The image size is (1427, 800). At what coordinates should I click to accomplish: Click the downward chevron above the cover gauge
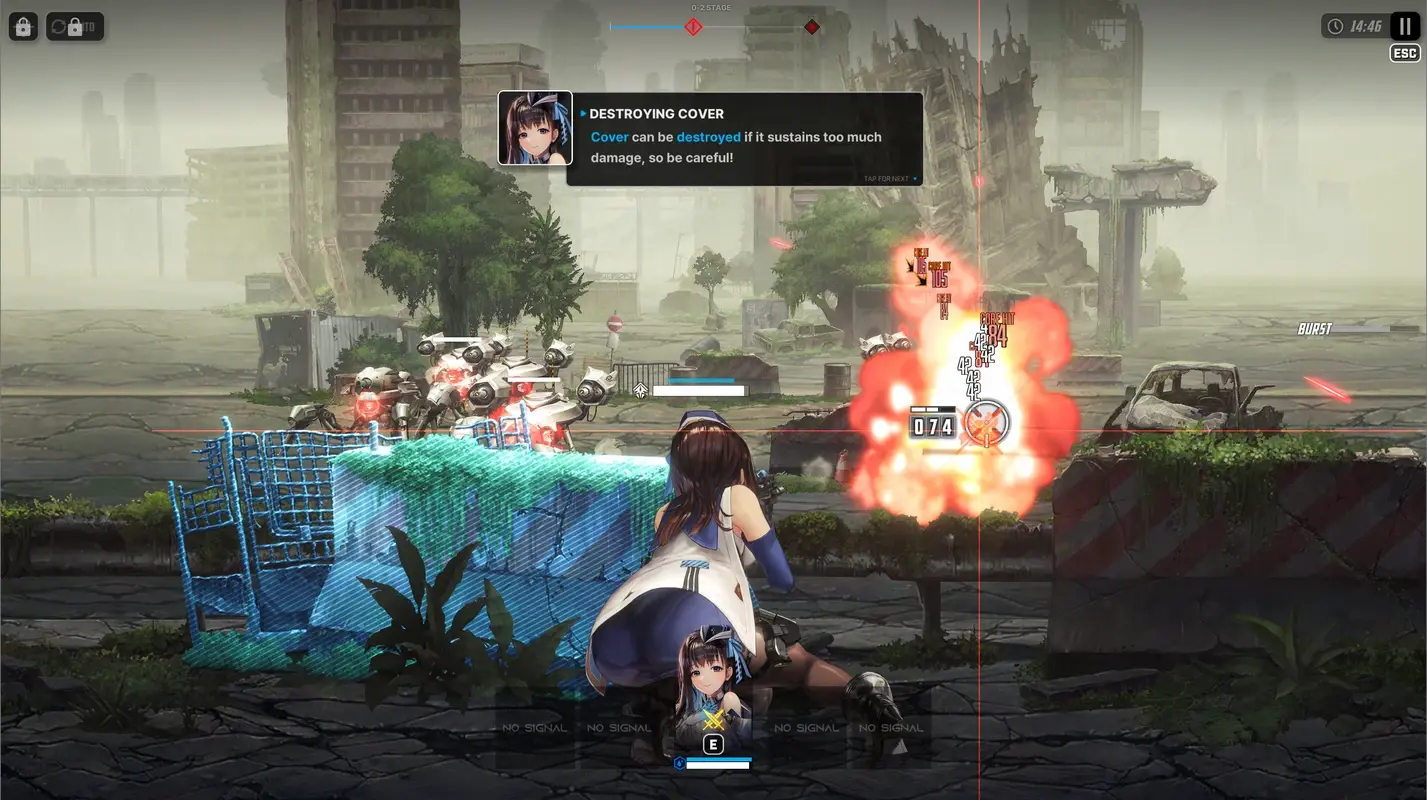[641, 389]
